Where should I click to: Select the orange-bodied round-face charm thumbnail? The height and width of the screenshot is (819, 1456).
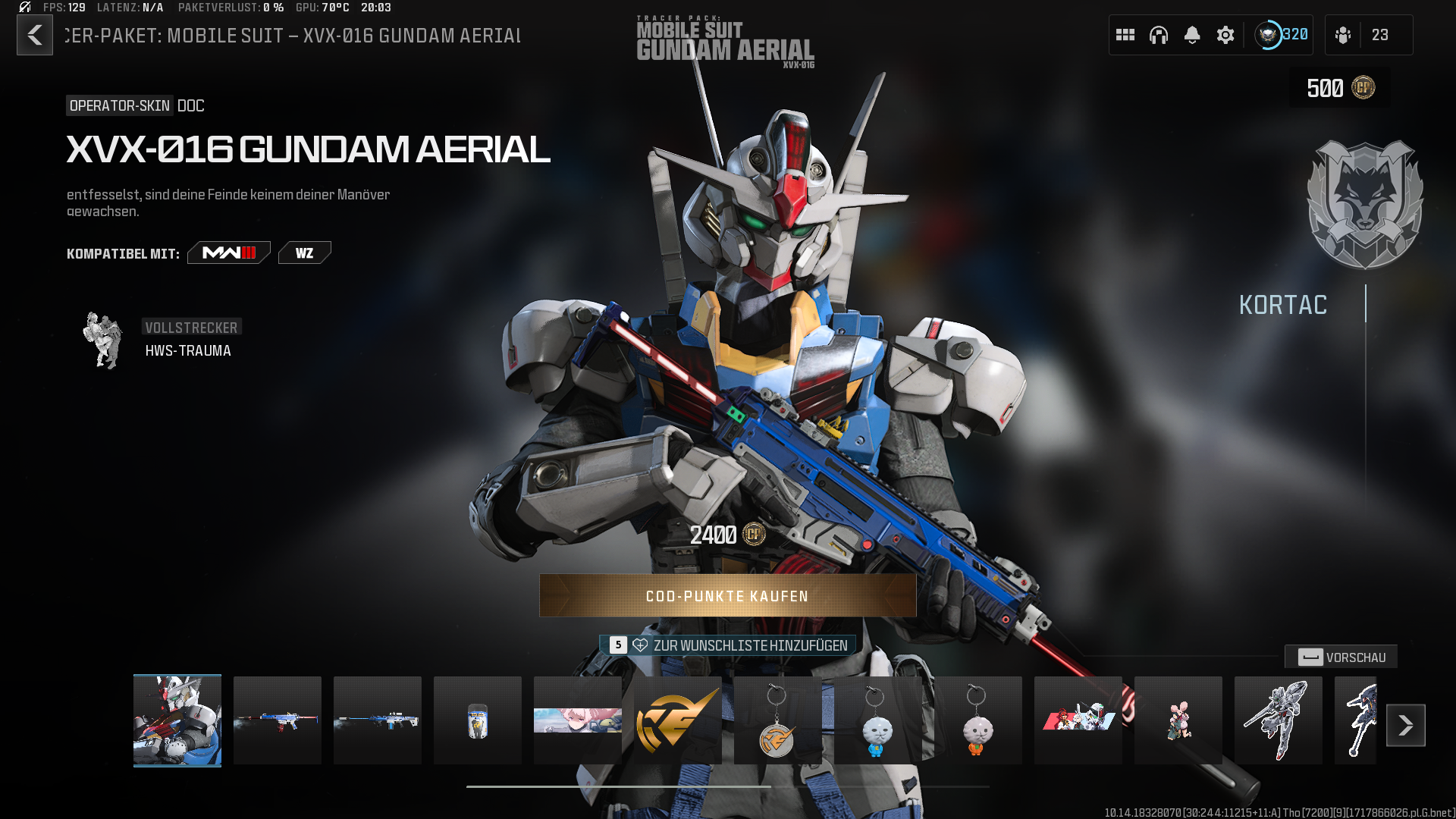(977, 720)
